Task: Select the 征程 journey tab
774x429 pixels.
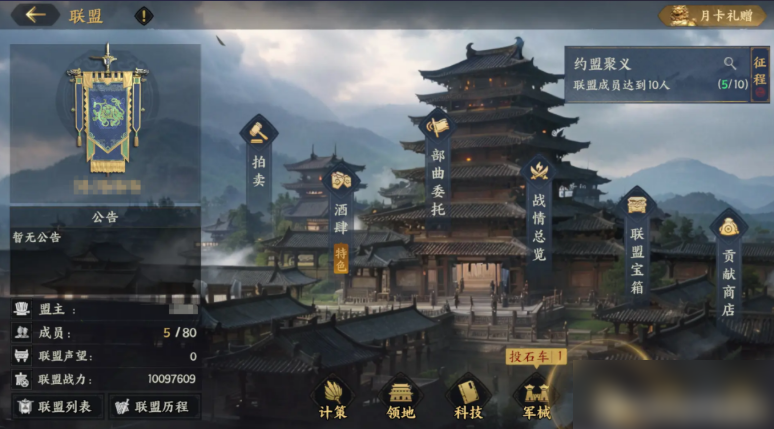Action: pos(760,72)
